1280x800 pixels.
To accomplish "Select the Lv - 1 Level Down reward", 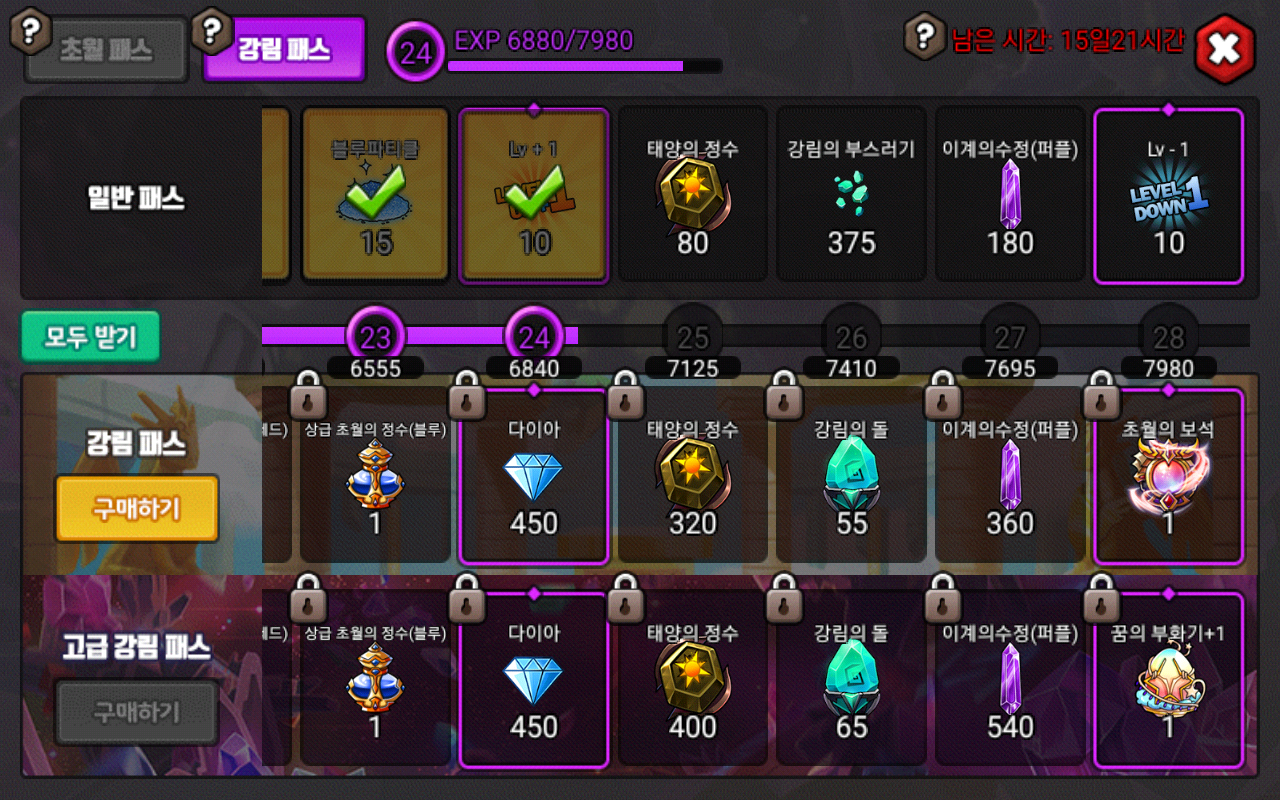I will [x=1169, y=195].
